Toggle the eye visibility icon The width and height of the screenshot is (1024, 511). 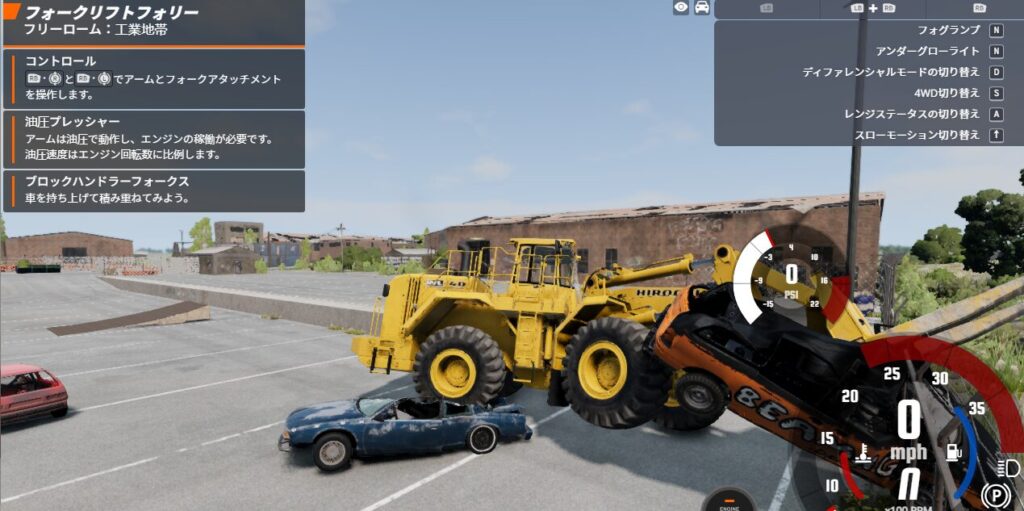tap(681, 8)
